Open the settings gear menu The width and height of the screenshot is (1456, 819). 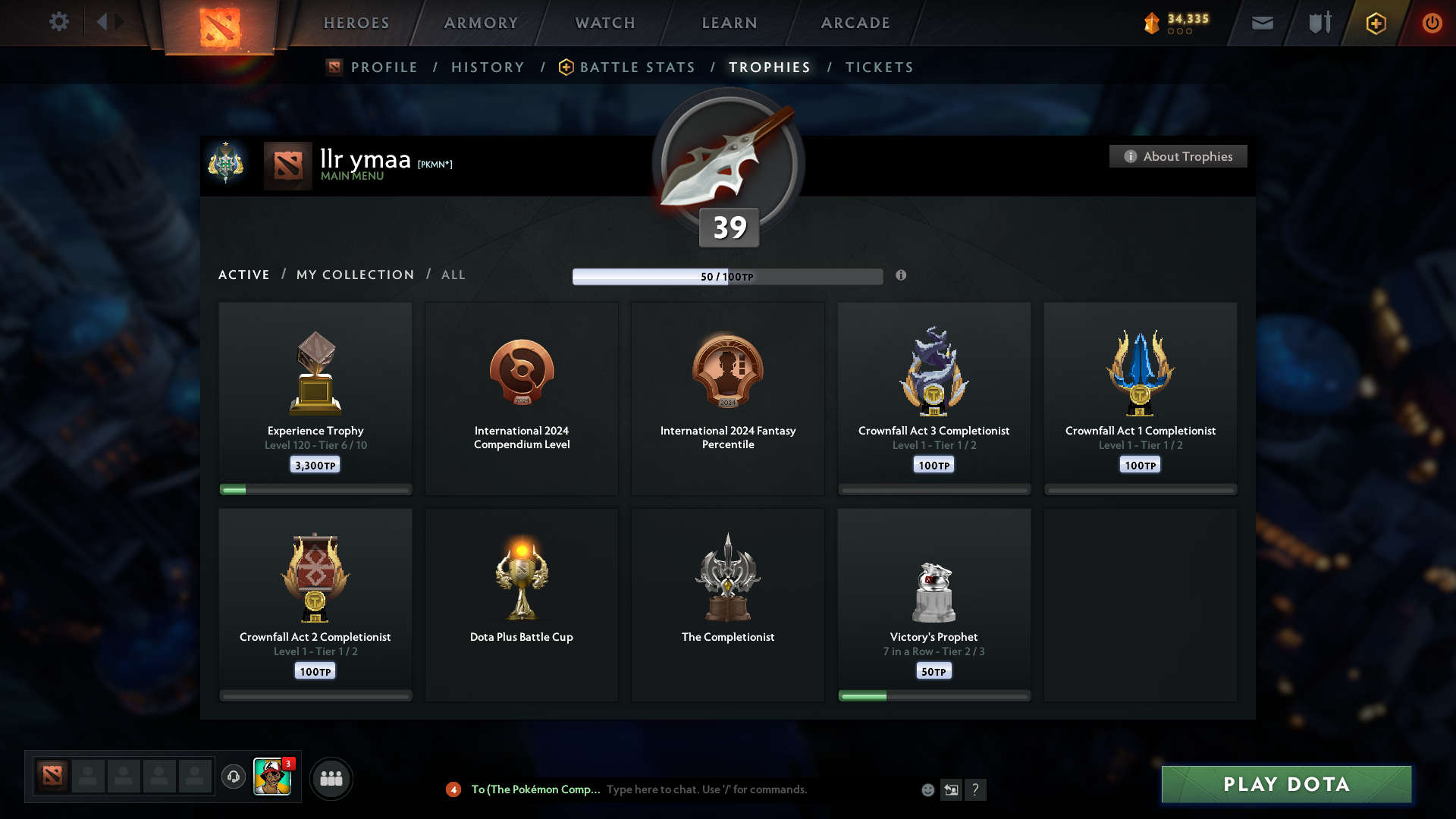click(x=59, y=23)
